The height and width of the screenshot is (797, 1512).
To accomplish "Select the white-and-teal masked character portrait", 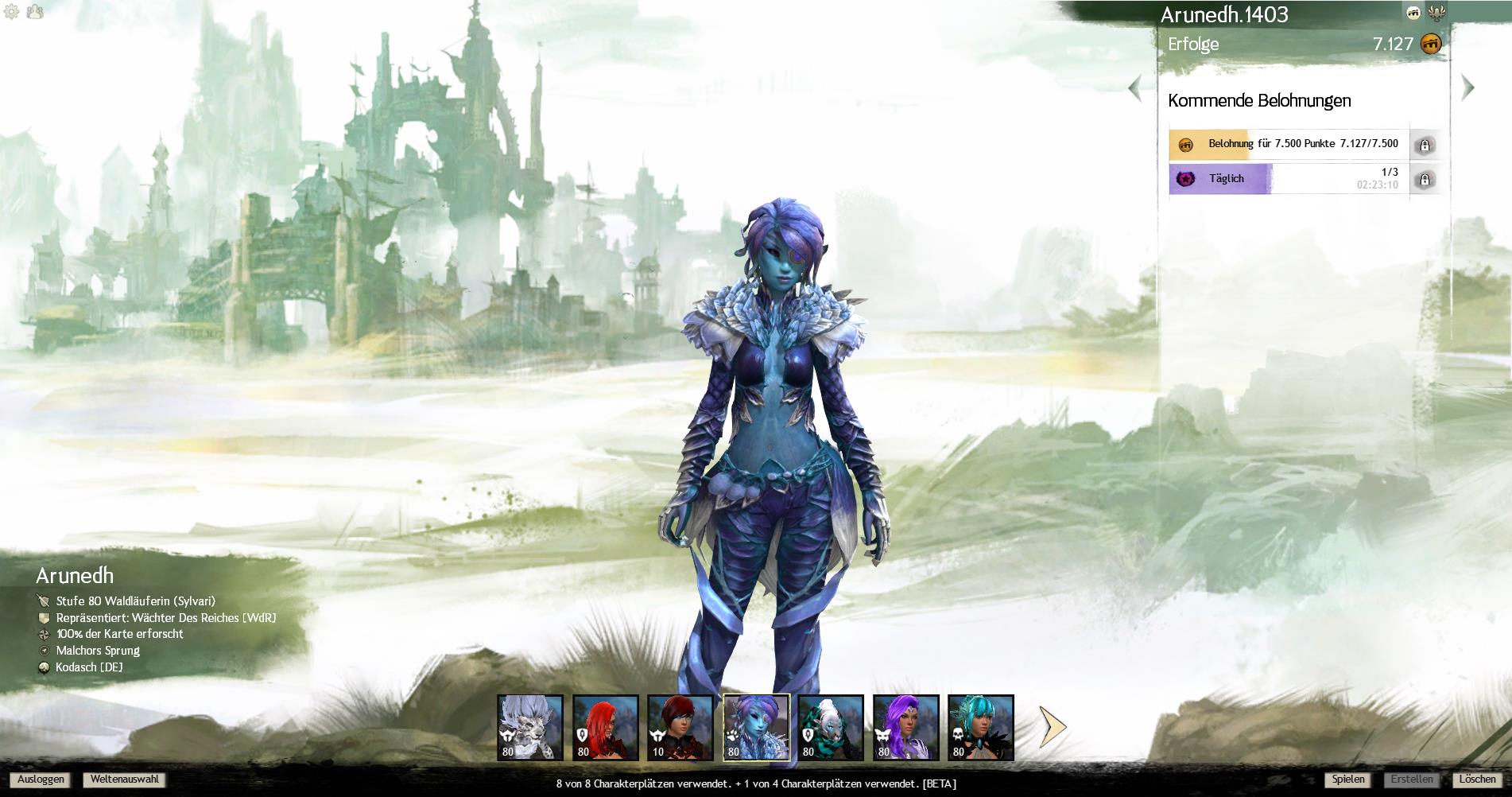I will click(831, 727).
